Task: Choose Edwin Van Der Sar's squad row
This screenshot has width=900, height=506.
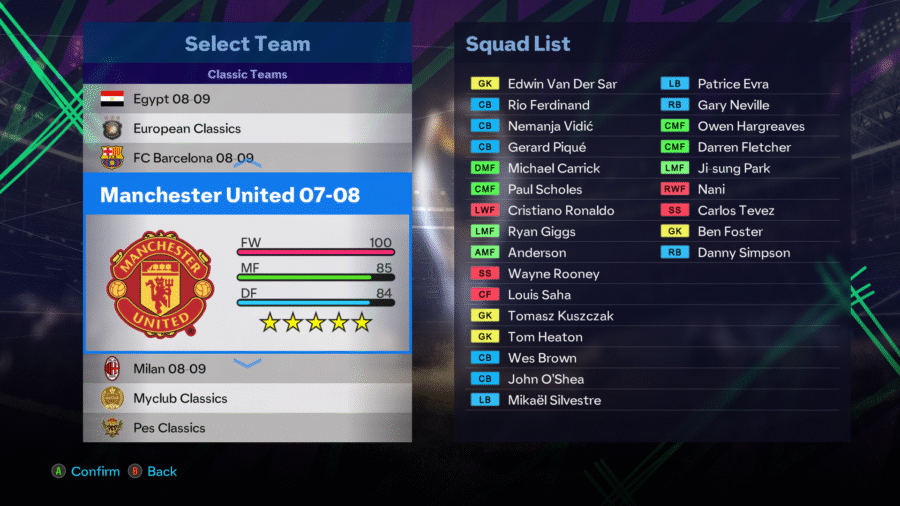Action: click(561, 84)
